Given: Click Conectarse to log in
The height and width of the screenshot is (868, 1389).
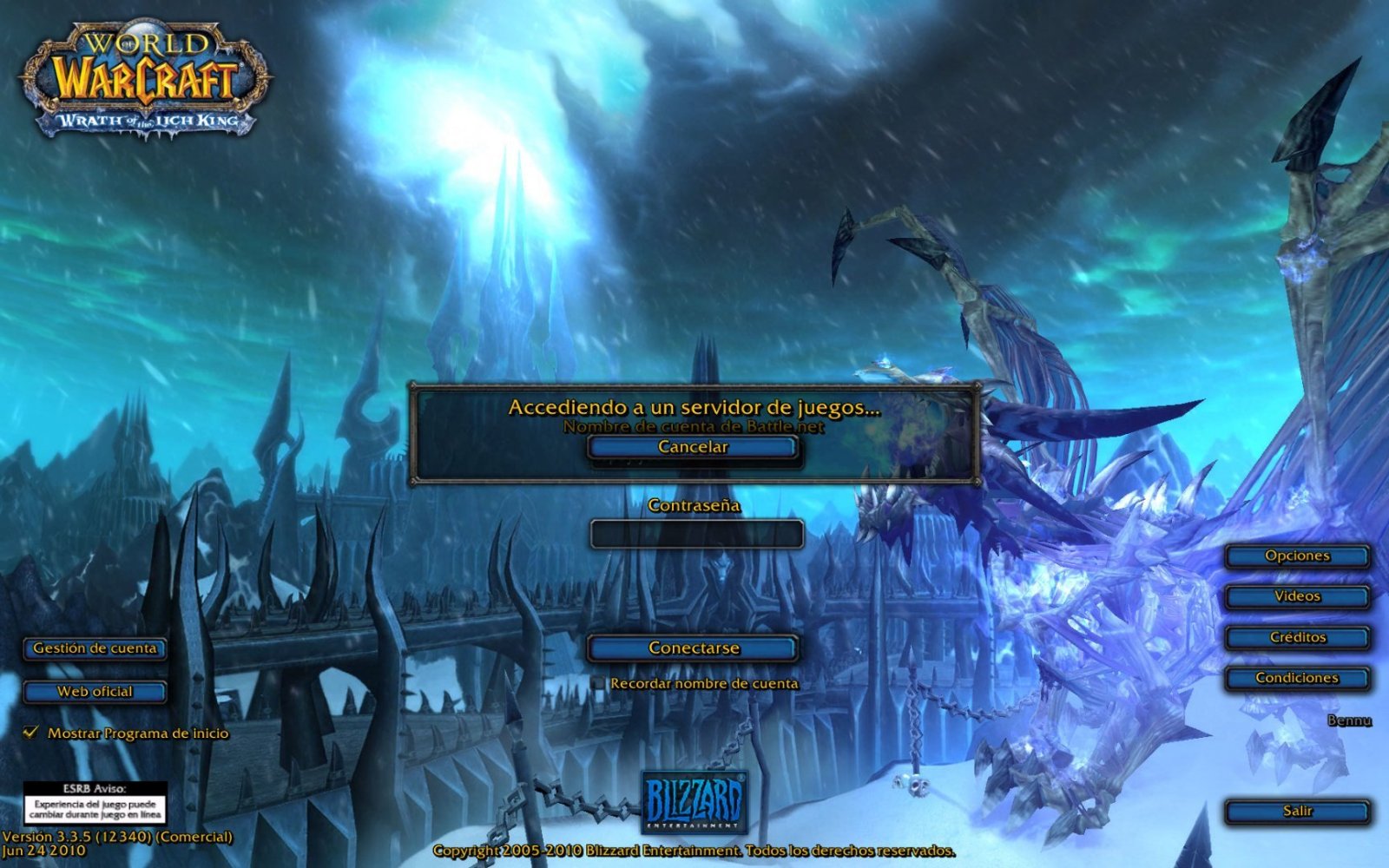Looking at the screenshot, I should click(692, 648).
